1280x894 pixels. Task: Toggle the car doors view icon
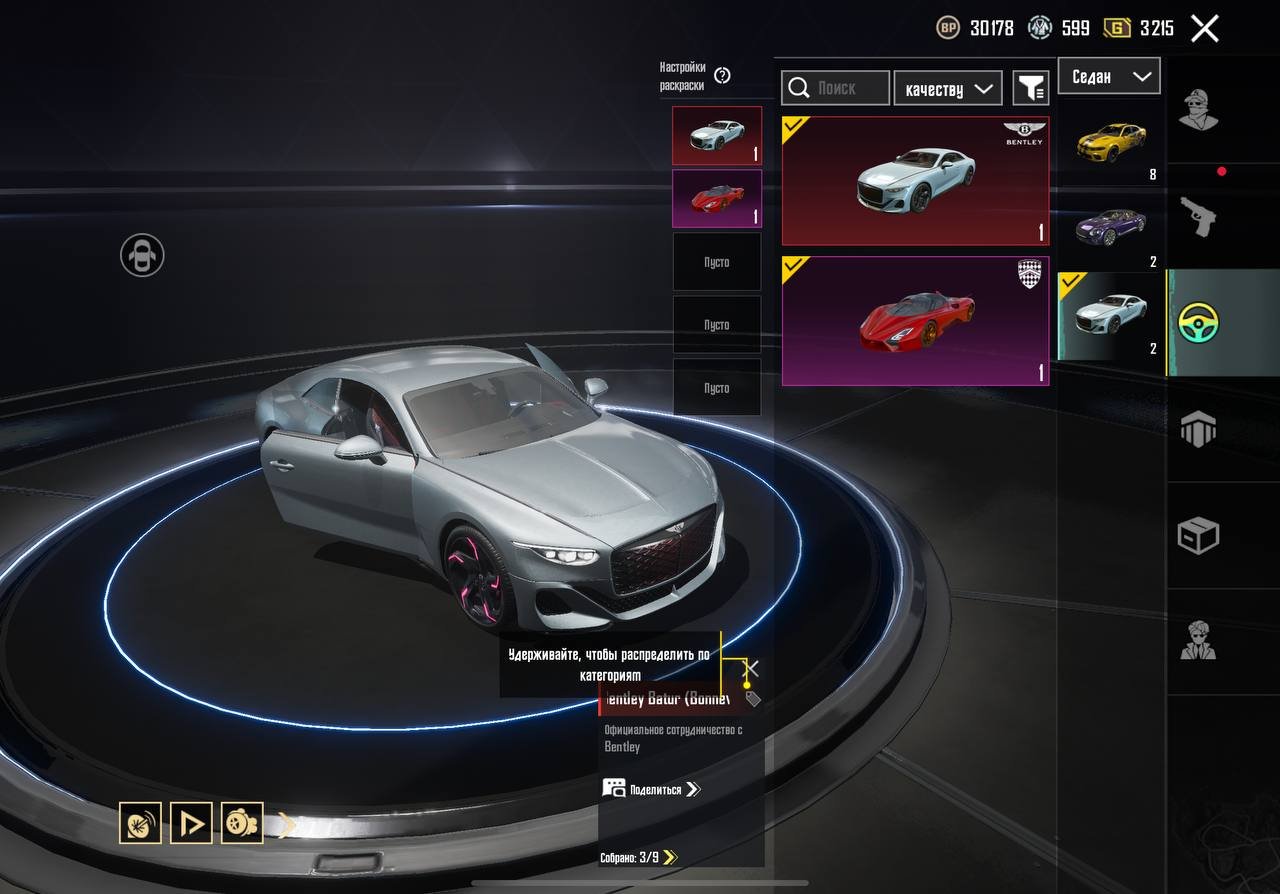142,255
